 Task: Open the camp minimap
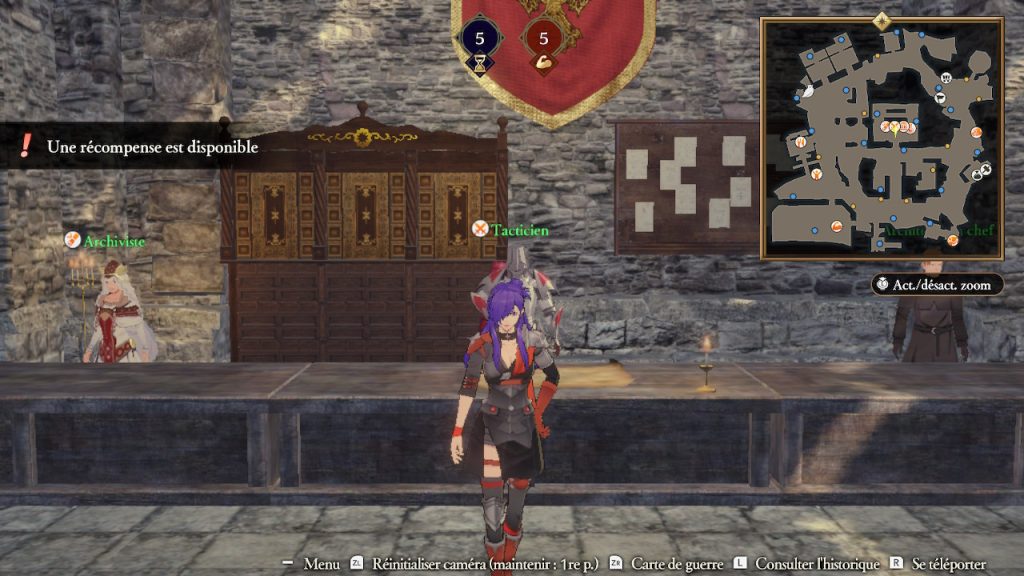pyautogui.click(x=880, y=138)
